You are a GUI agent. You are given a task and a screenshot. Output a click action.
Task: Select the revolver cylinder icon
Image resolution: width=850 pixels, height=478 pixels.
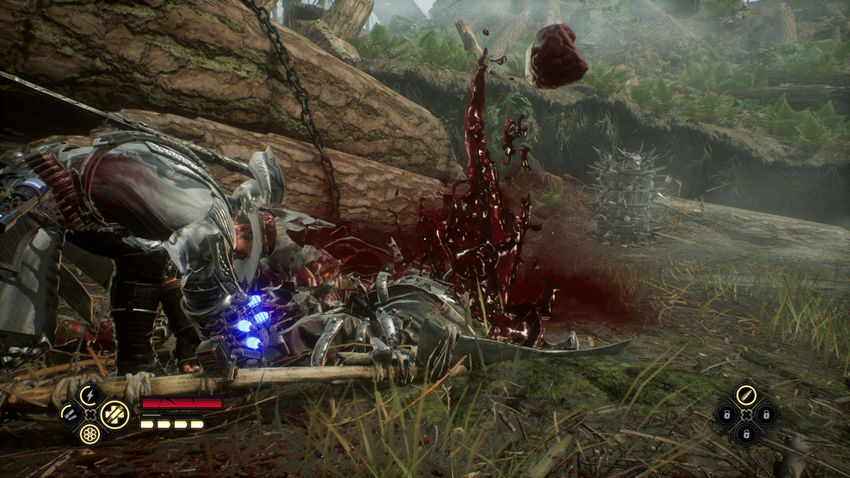91,434
